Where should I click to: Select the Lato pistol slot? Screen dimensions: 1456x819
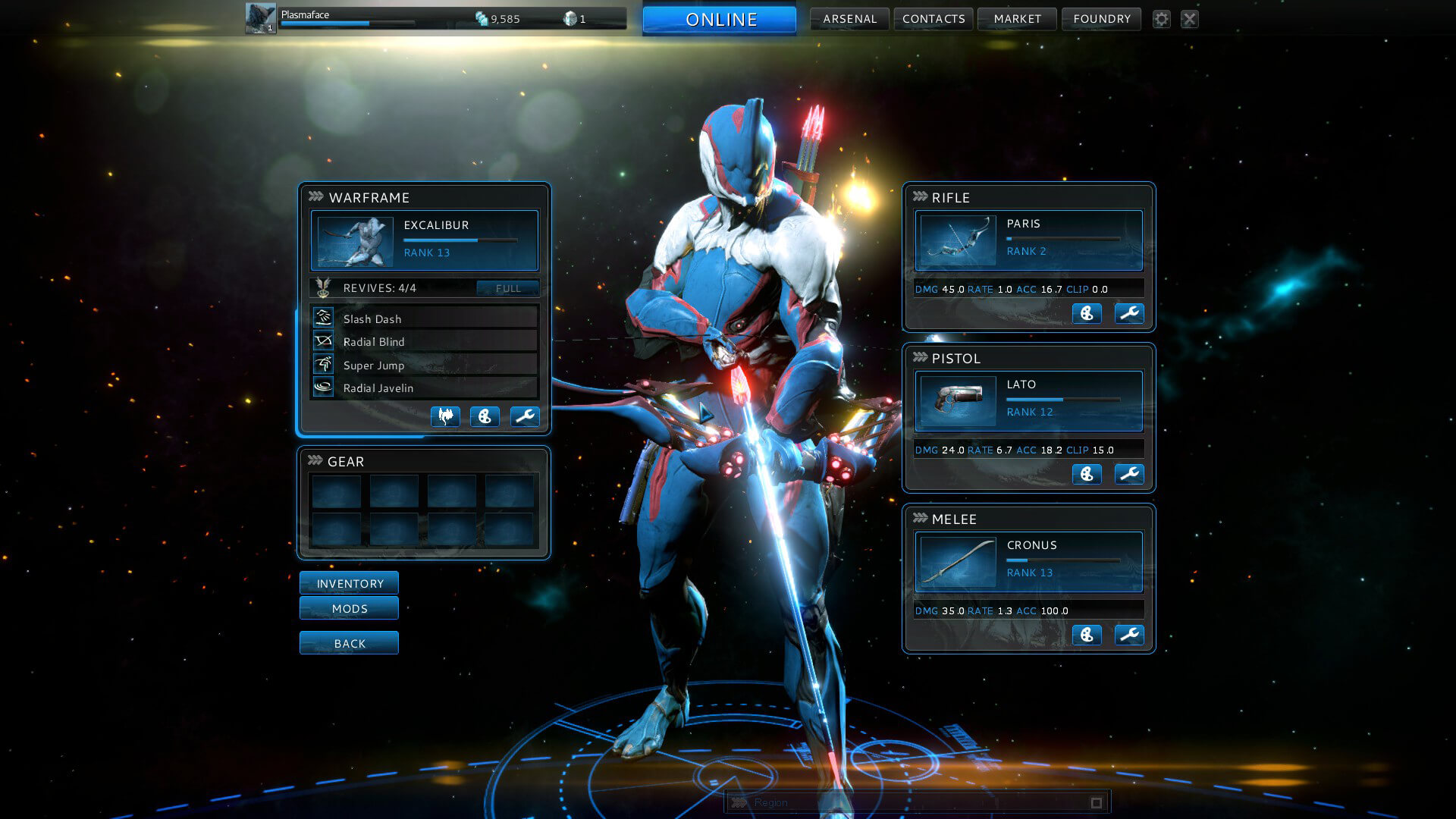pyautogui.click(x=1028, y=401)
